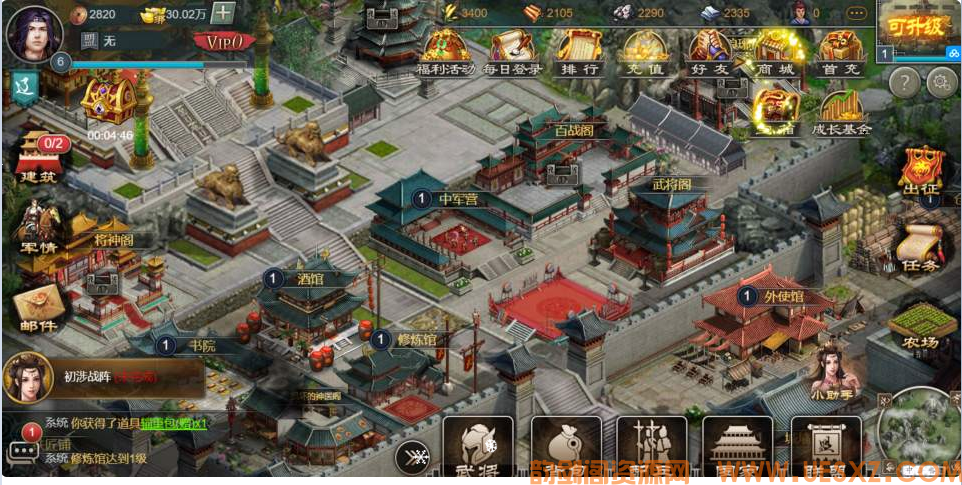
Task: Show the 排行 ranking scroll
Action: pos(578,53)
